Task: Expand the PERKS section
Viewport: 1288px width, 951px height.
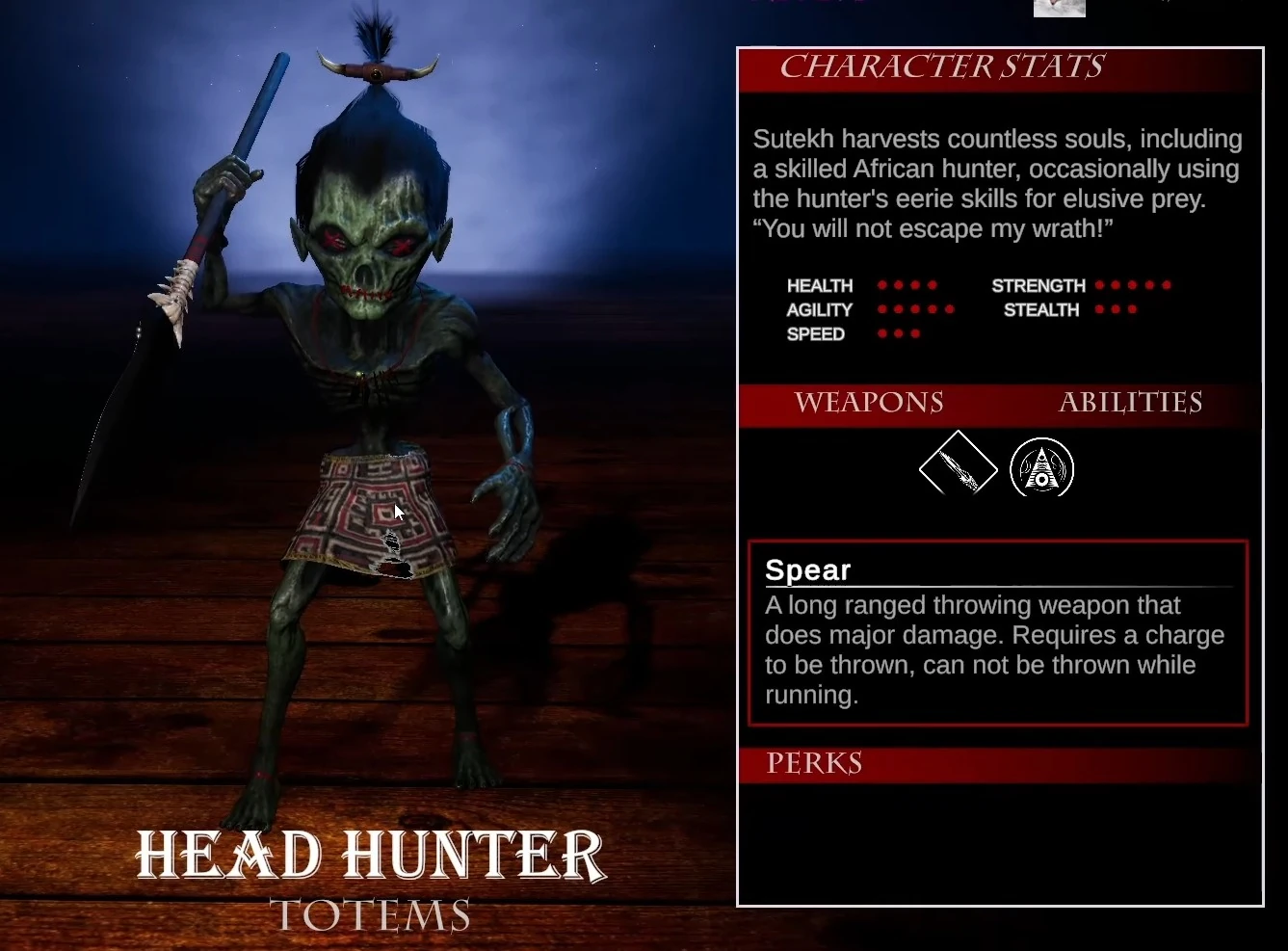Action: [814, 763]
